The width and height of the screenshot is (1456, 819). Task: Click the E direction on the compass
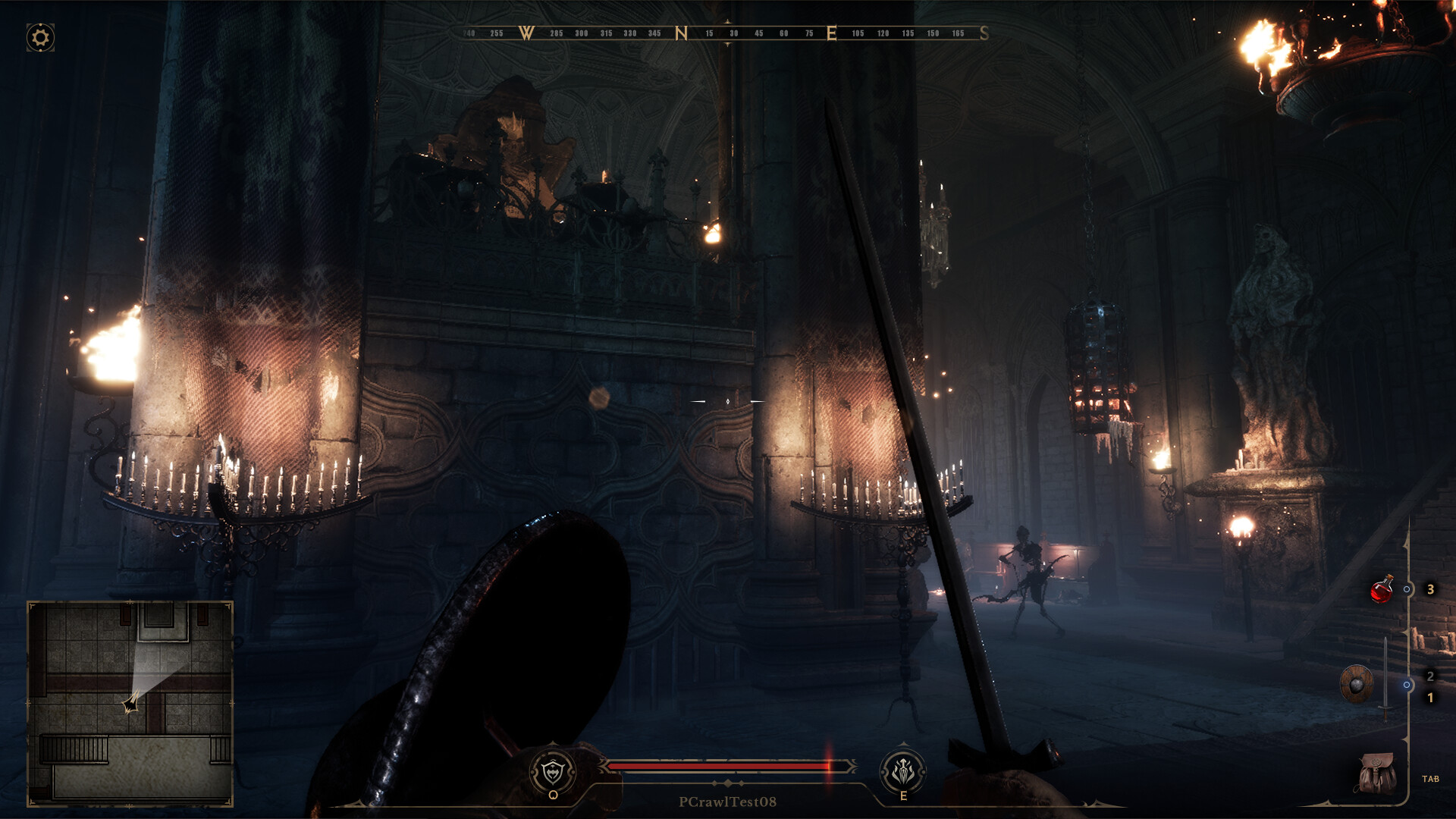tap(832, 33)
